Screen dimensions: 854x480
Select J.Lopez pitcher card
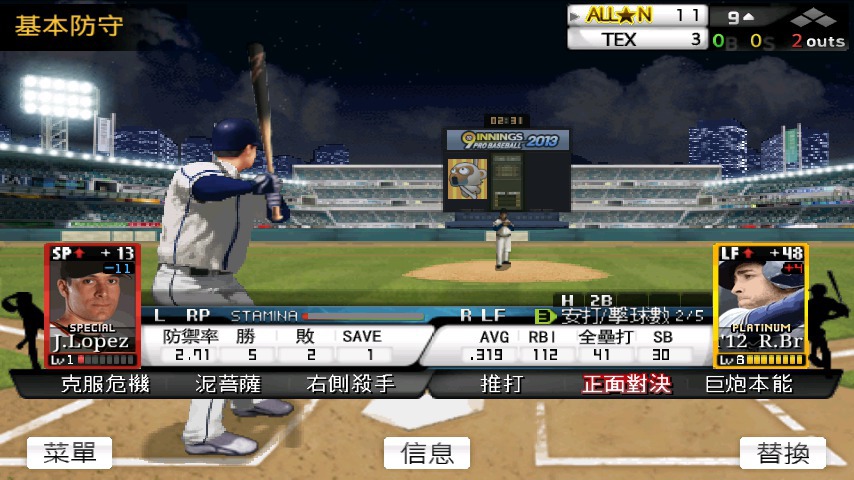(x=91, y=305)
